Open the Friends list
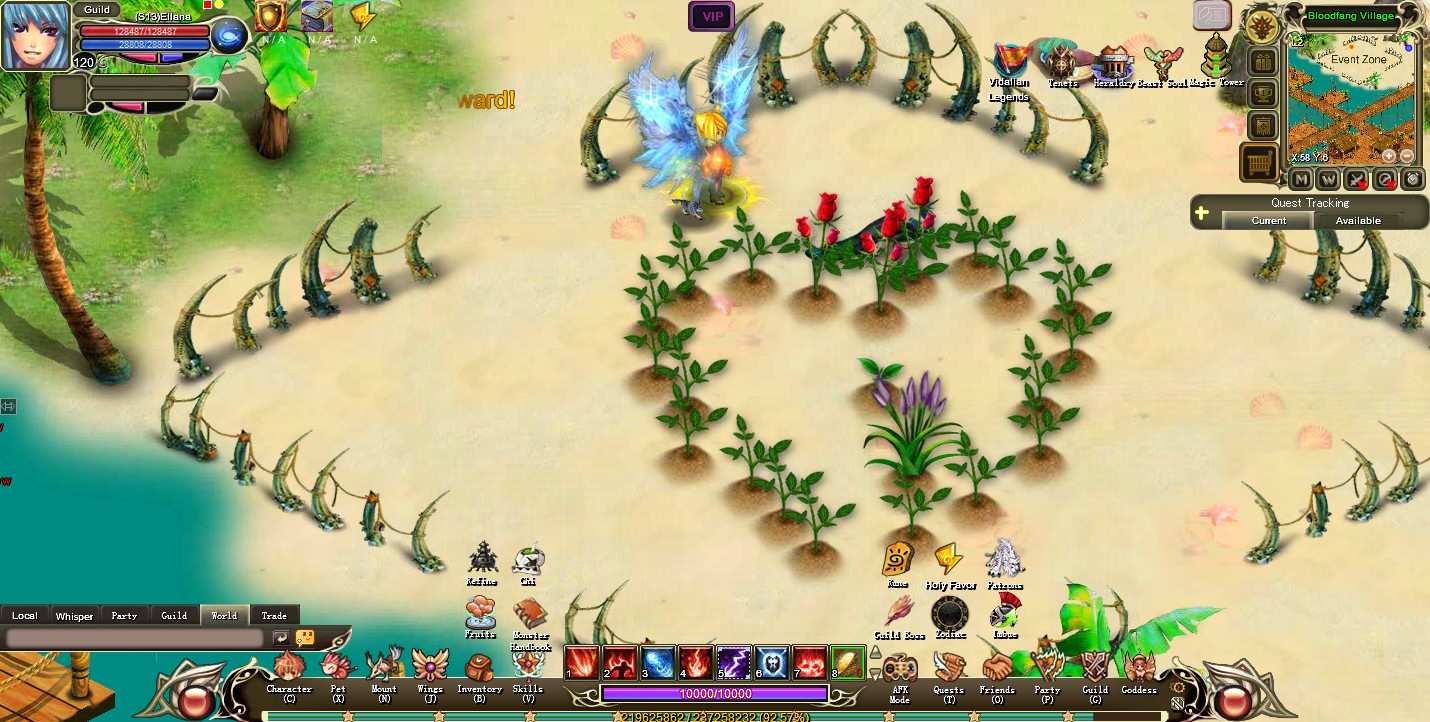 (997, 669)
